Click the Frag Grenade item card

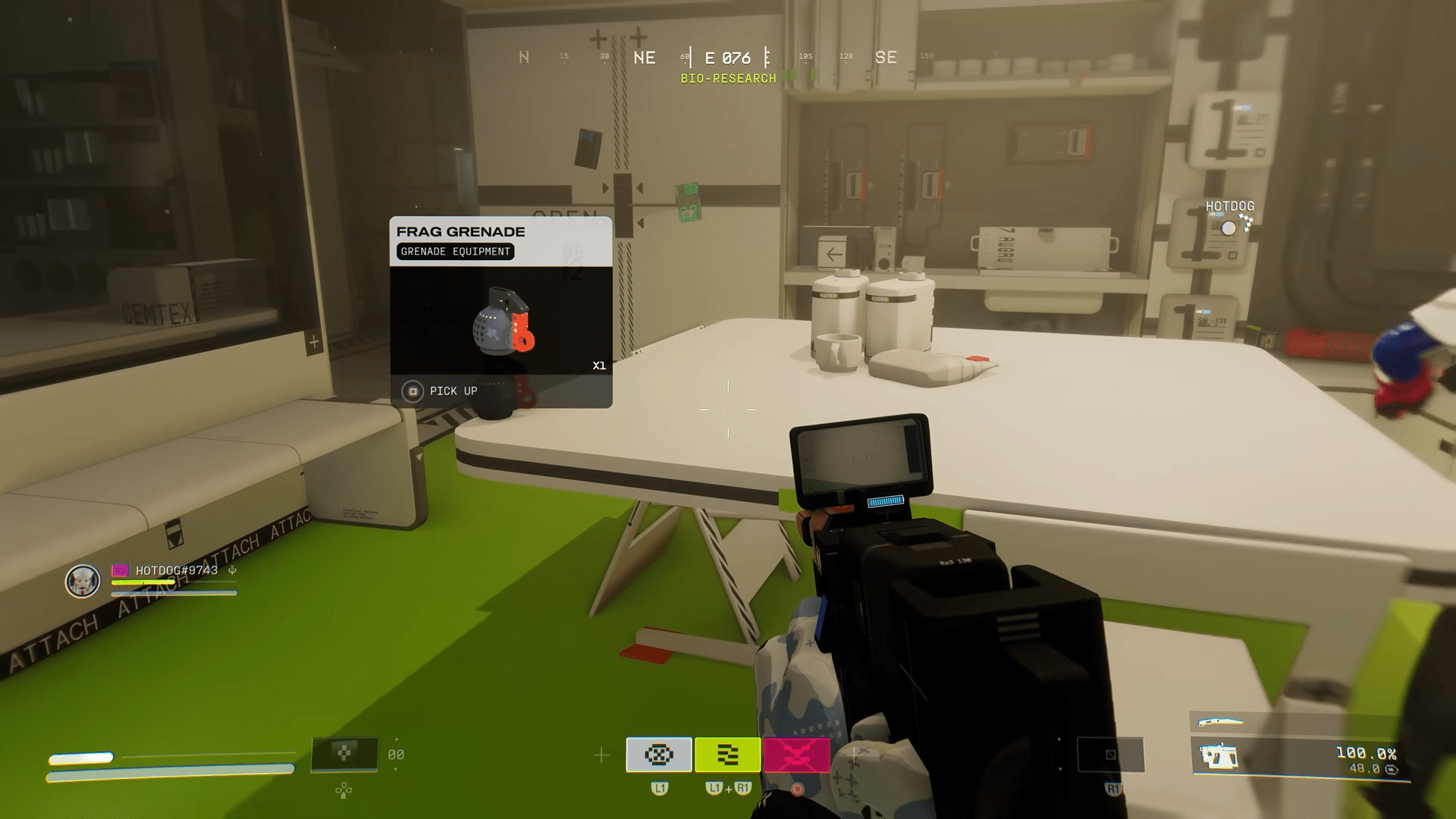(500, 312)
